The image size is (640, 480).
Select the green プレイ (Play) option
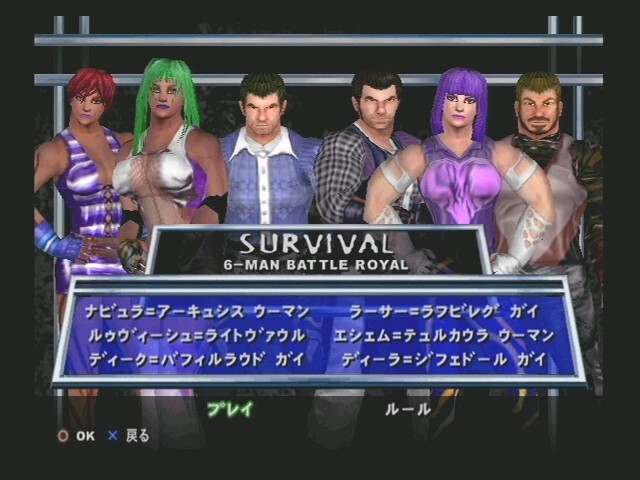[229, 409]
